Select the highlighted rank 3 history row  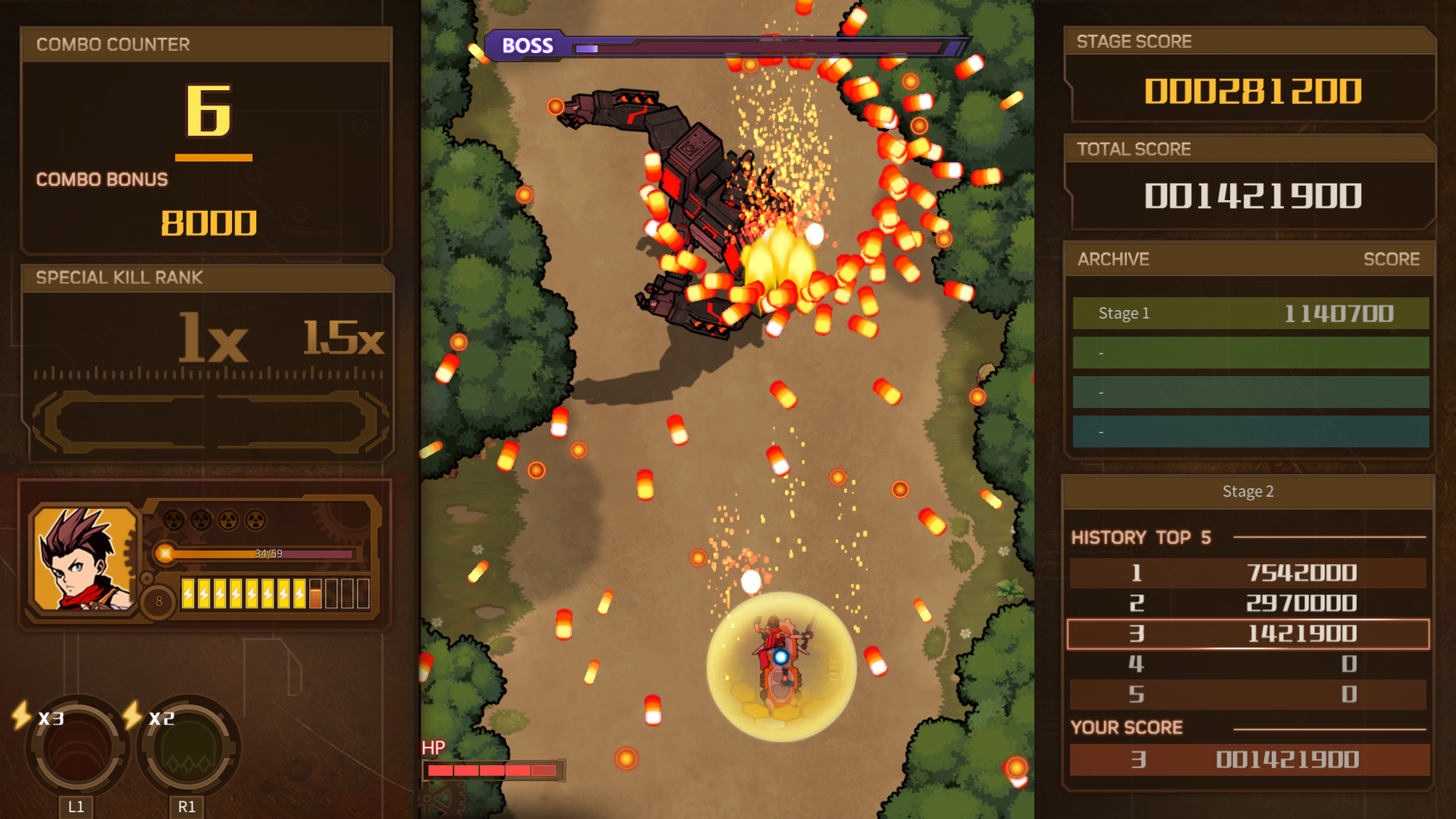point(1248,634)
